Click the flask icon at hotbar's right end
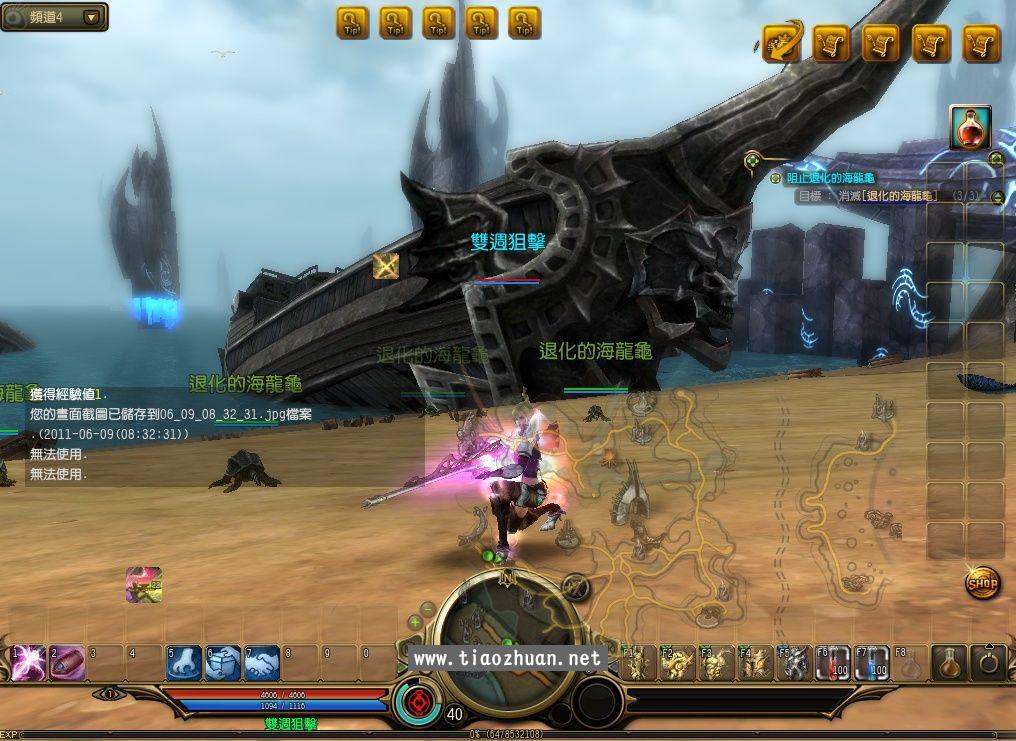The image size is (1016, 741). tap(949, 663)
